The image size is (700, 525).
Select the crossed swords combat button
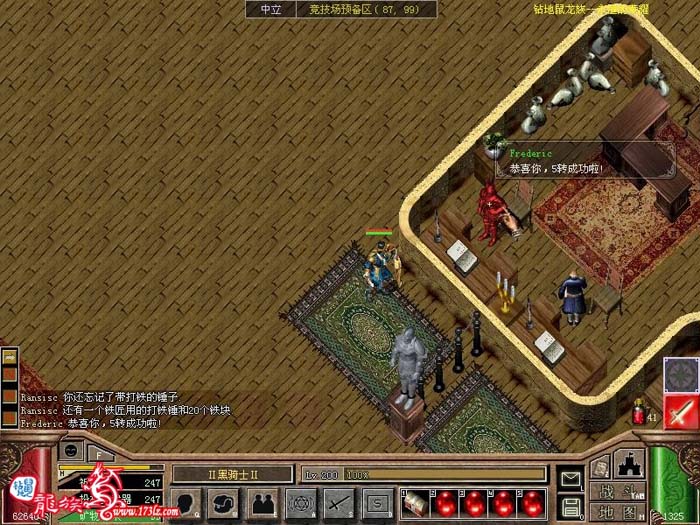tap(338, 502)
